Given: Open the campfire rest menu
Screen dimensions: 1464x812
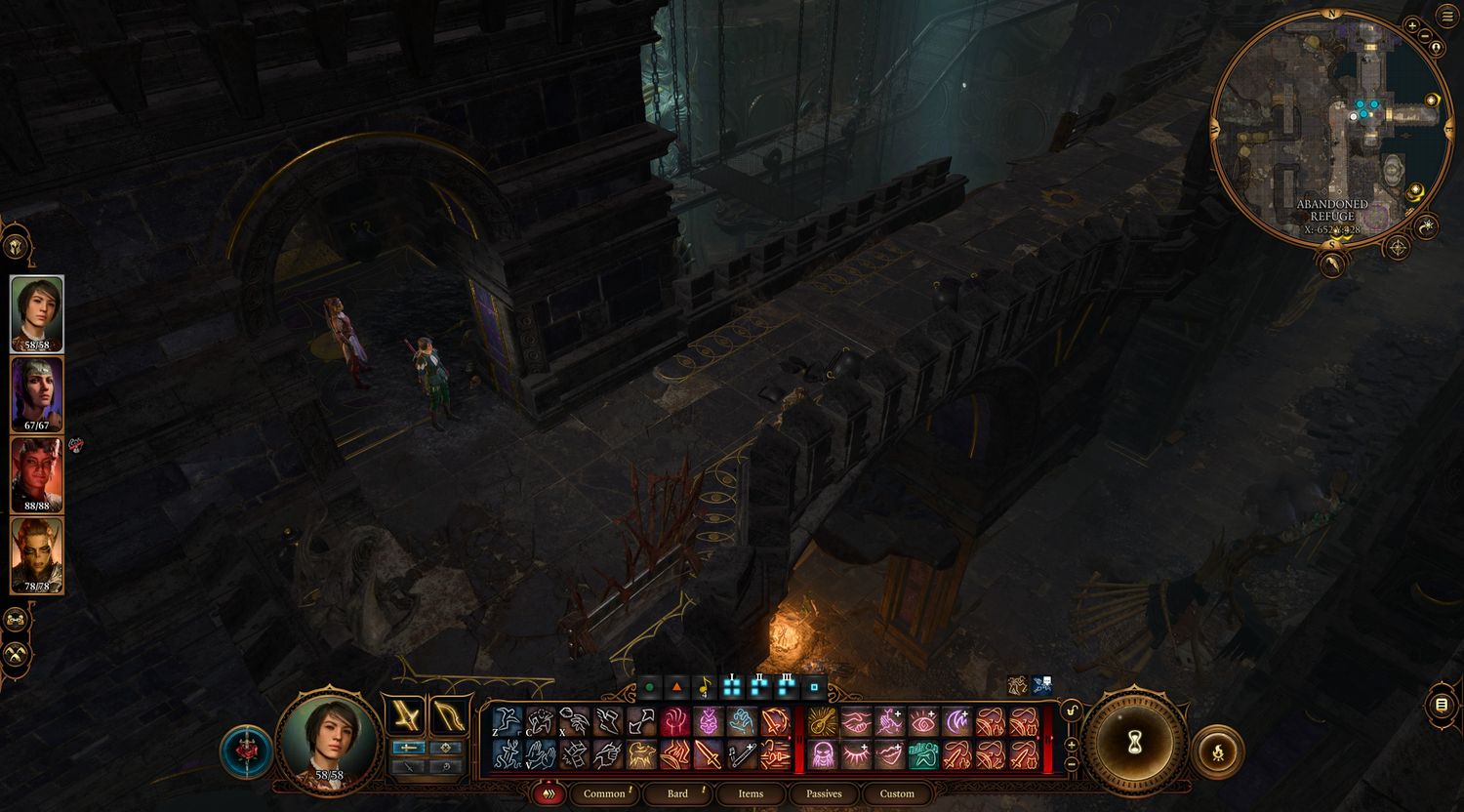Looking at the screenshot, I should pyautogui.click(x=1219, y=751).
